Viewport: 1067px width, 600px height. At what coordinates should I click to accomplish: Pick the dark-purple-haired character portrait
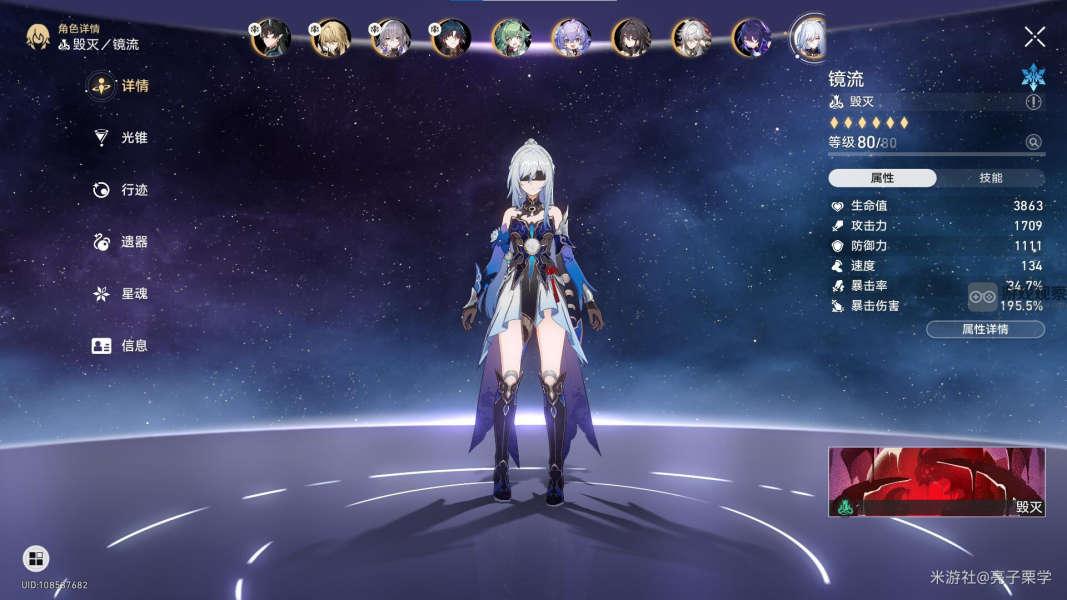[x=750, y=38]
